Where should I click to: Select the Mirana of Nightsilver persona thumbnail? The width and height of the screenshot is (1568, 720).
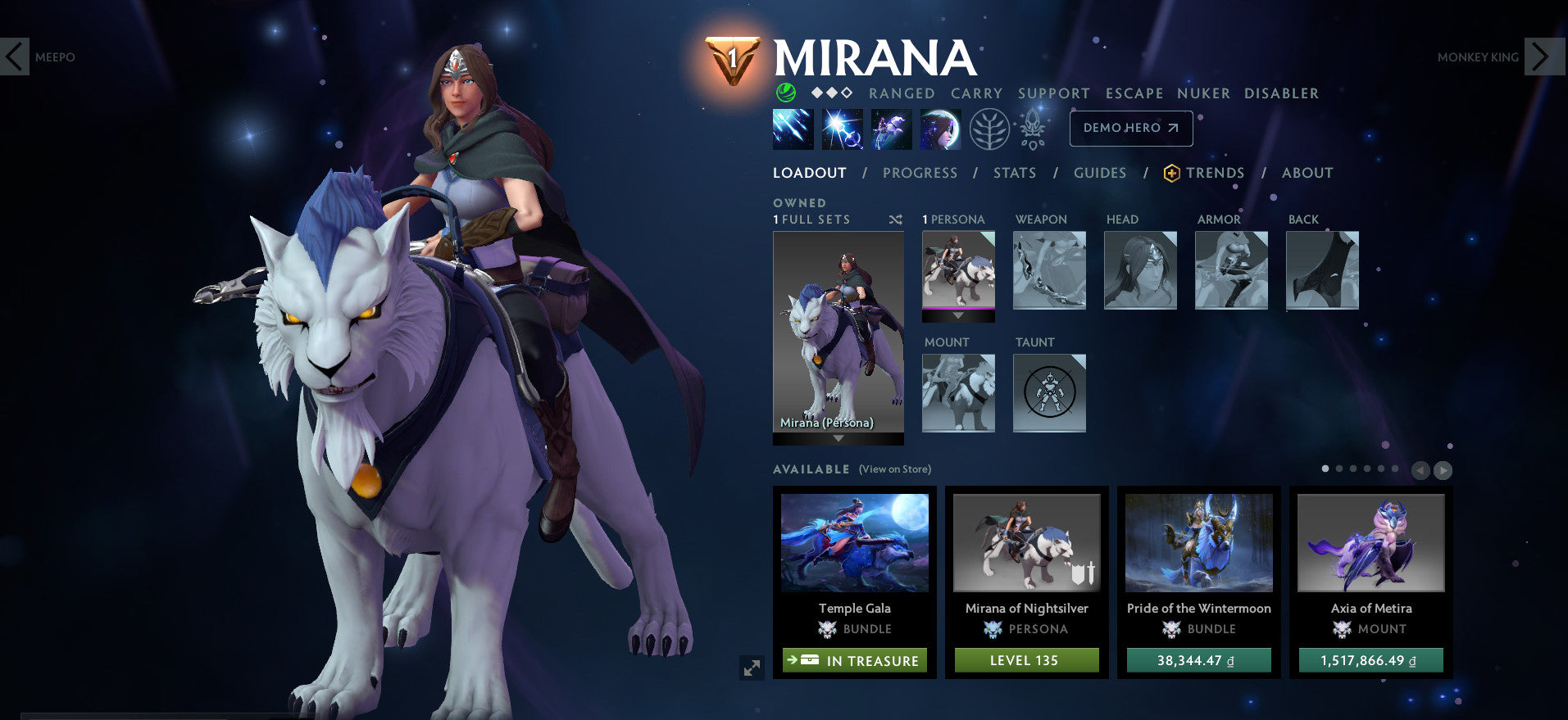coord(1027,542)
